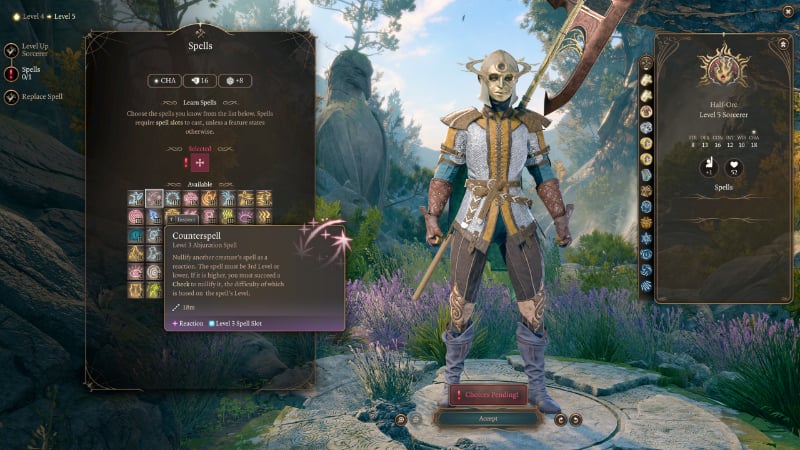Rotate character right with arrow button
The width and height of the screenshot is (800, 450).
(x=577, y=419)
